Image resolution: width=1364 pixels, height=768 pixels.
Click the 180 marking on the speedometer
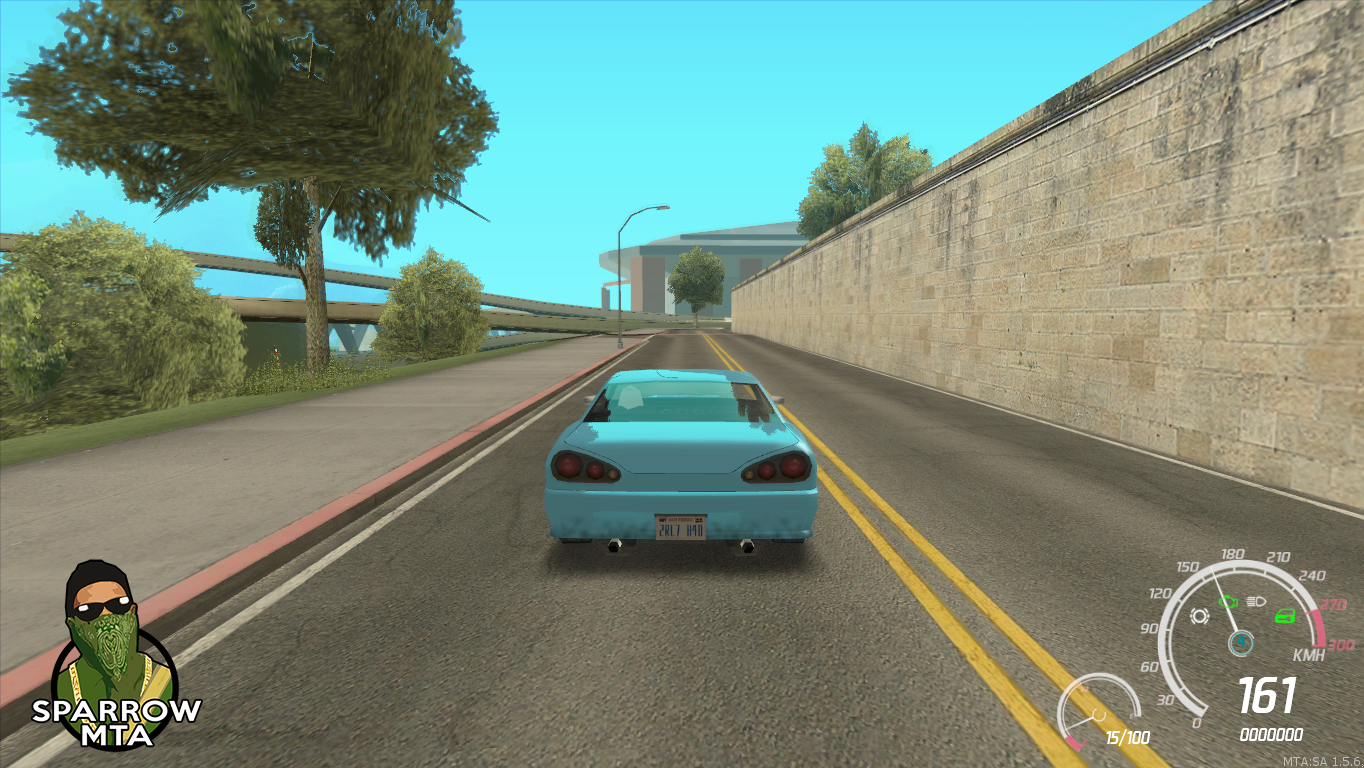pyautogui.click(x=1232, y=554)
